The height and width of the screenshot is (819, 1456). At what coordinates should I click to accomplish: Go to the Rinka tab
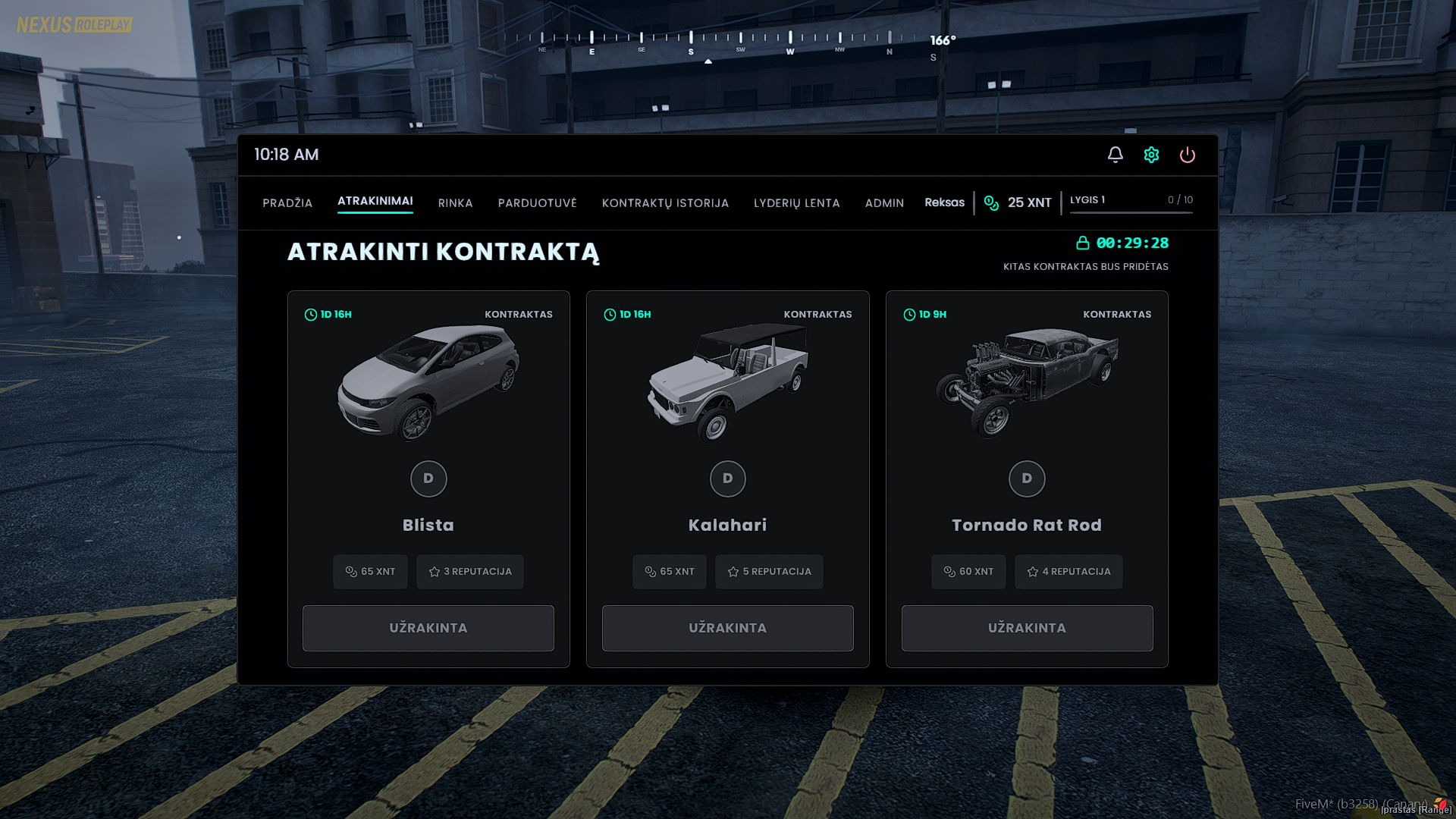coord(455,203)
